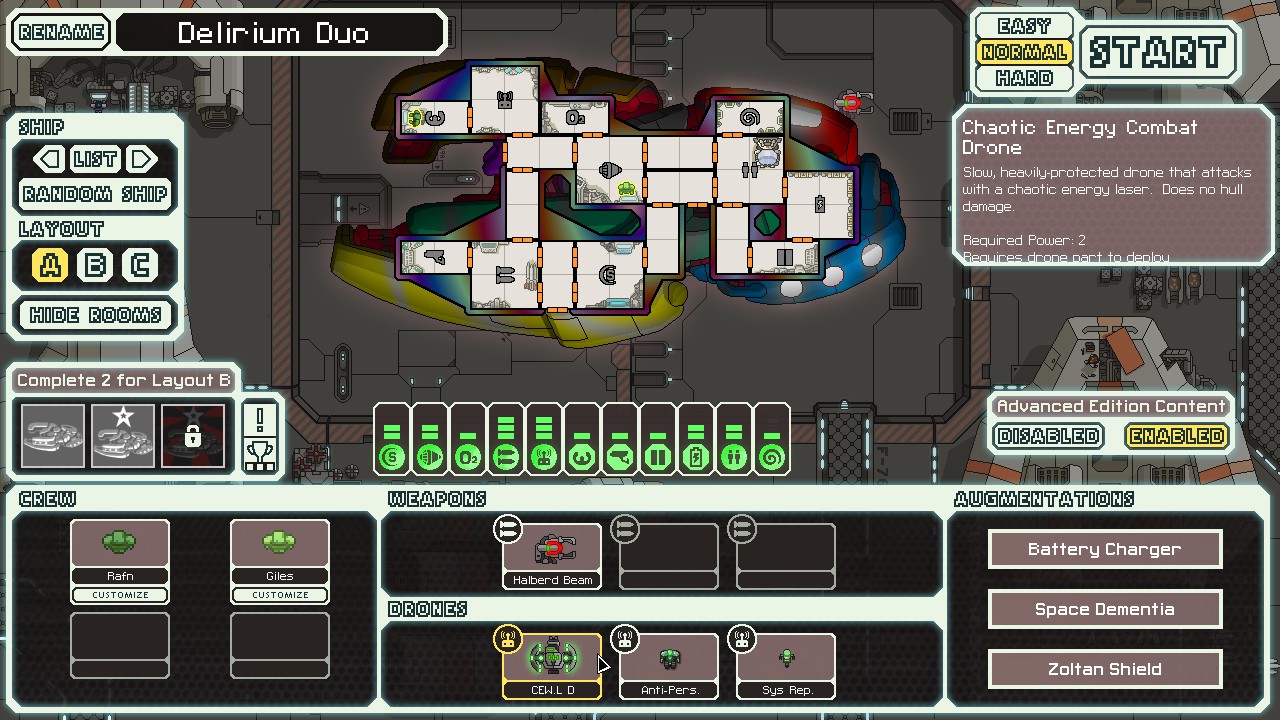
Task: Disable Advanced Edition Content
Action: click(1049, 436)
